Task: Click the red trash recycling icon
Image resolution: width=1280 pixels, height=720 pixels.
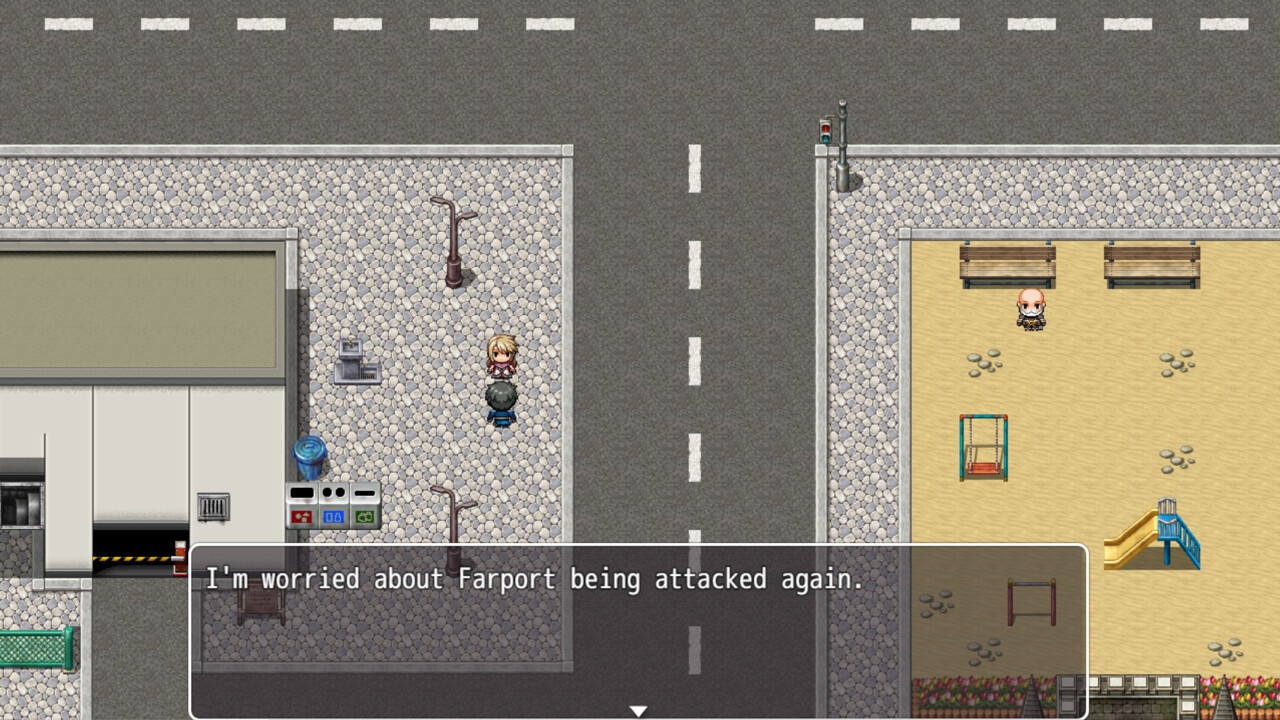Action: click(302, 515)
